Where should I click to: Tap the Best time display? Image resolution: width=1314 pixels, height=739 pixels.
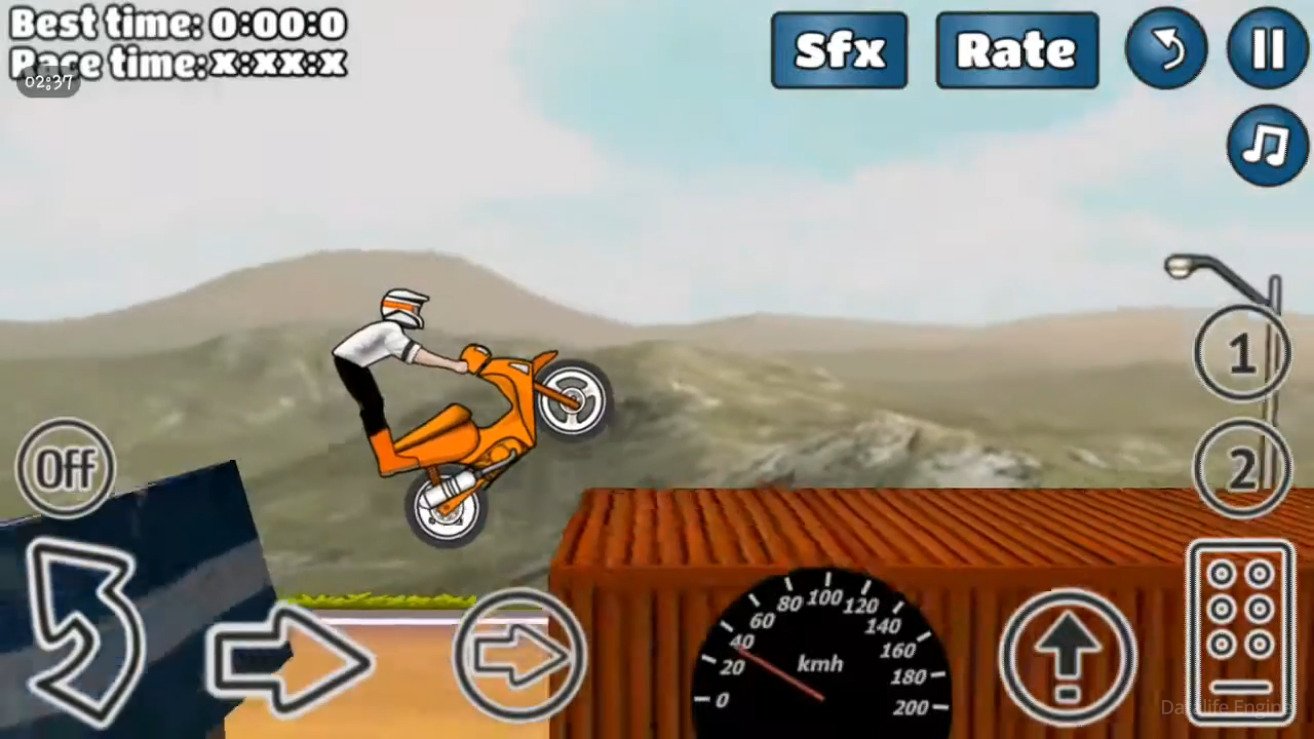[175, 22]
